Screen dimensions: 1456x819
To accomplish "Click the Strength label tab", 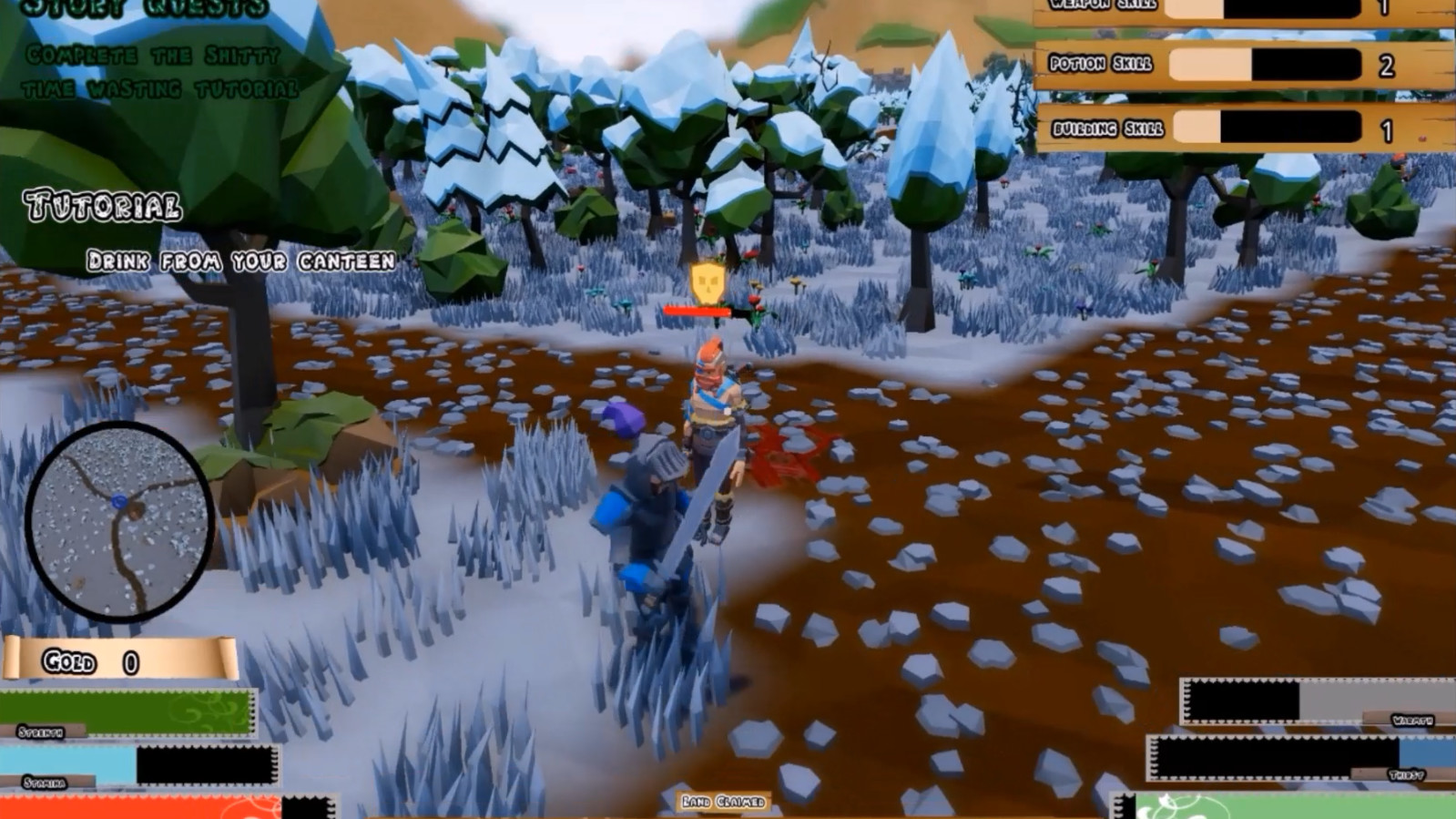I will [x=41, y=731].
